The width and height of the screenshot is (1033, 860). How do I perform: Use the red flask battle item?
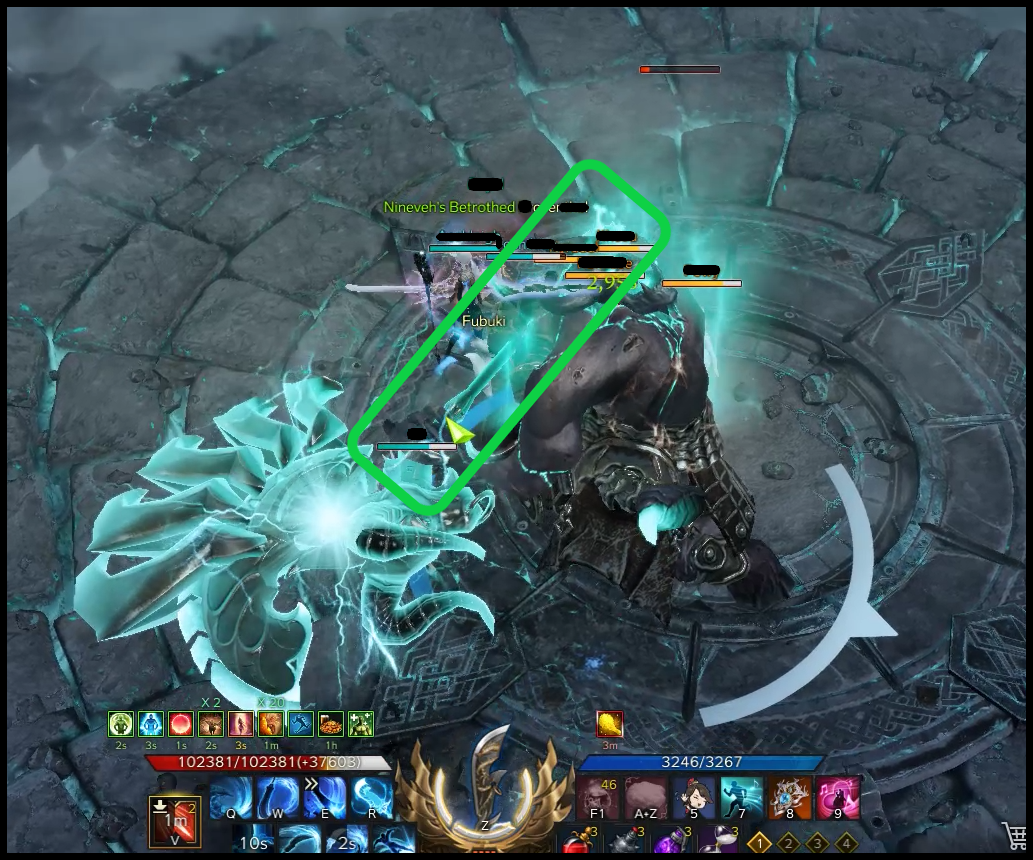(x=576, y=842)
